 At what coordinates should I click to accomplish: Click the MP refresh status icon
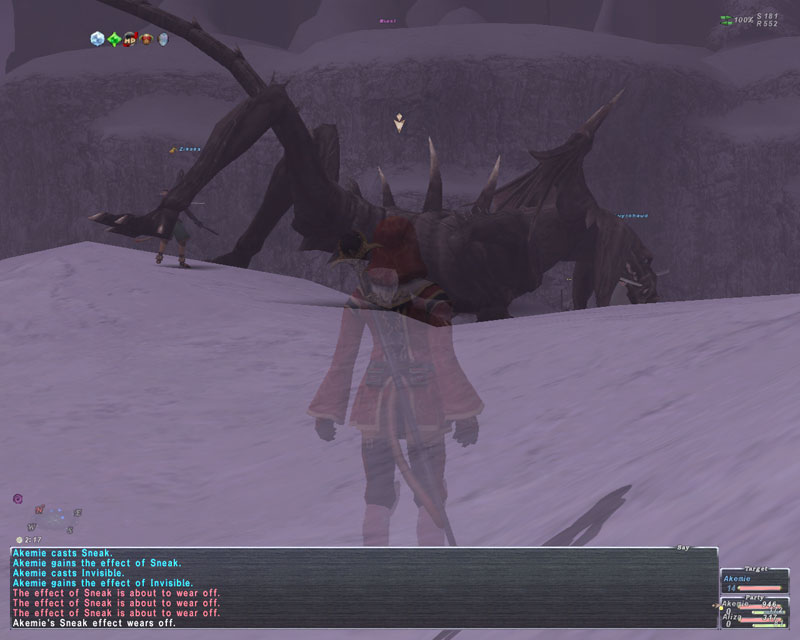tap(130, 39)
